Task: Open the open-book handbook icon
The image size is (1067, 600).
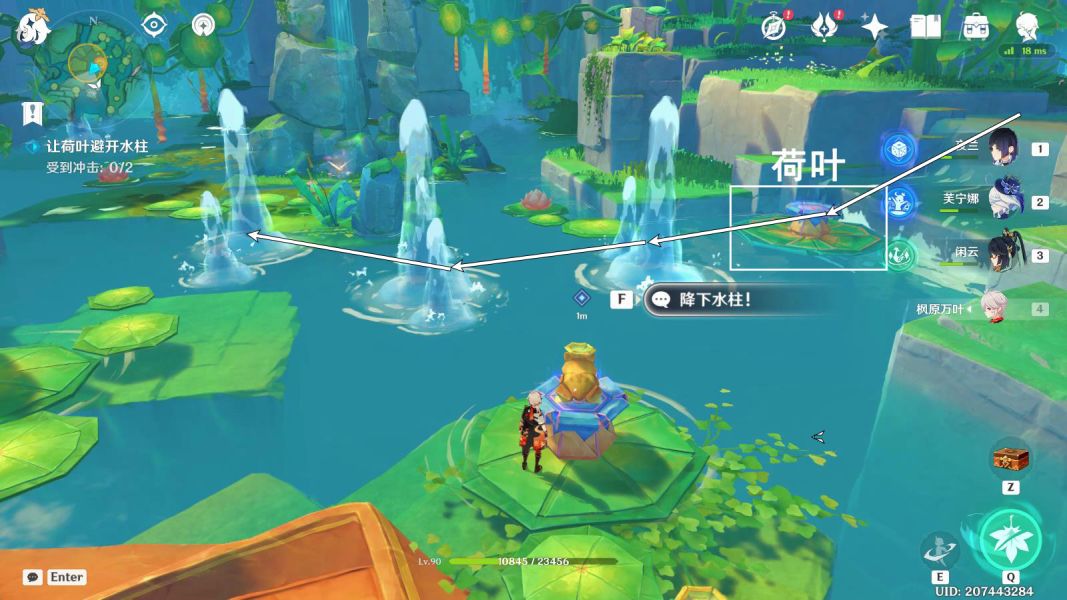Action: pos(925,27)
